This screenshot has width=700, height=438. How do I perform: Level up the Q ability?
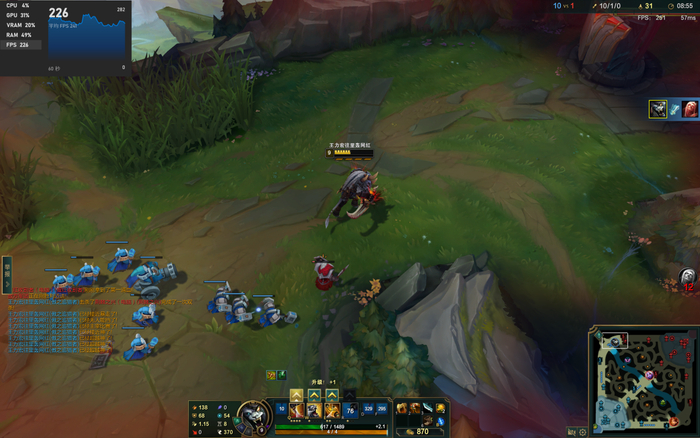296,394
